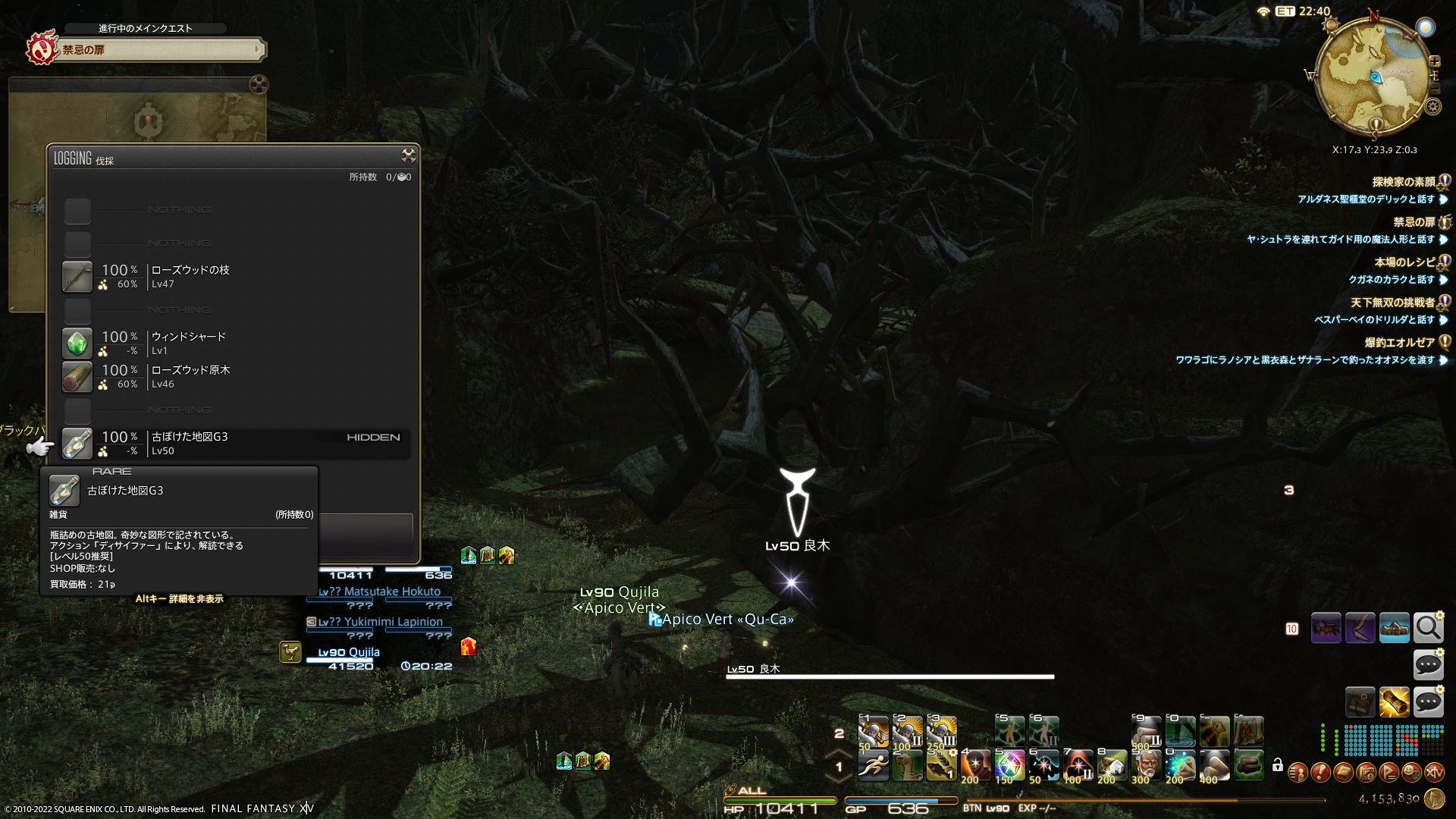Use the chocobo mount hotbar action
The width and height of the screenshot is (1456, 819).
point(907,766)
